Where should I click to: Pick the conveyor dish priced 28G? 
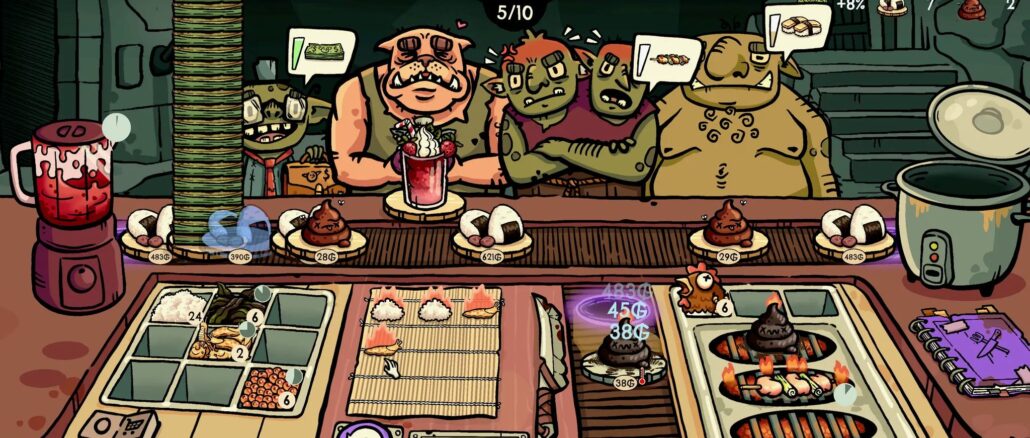325,227
